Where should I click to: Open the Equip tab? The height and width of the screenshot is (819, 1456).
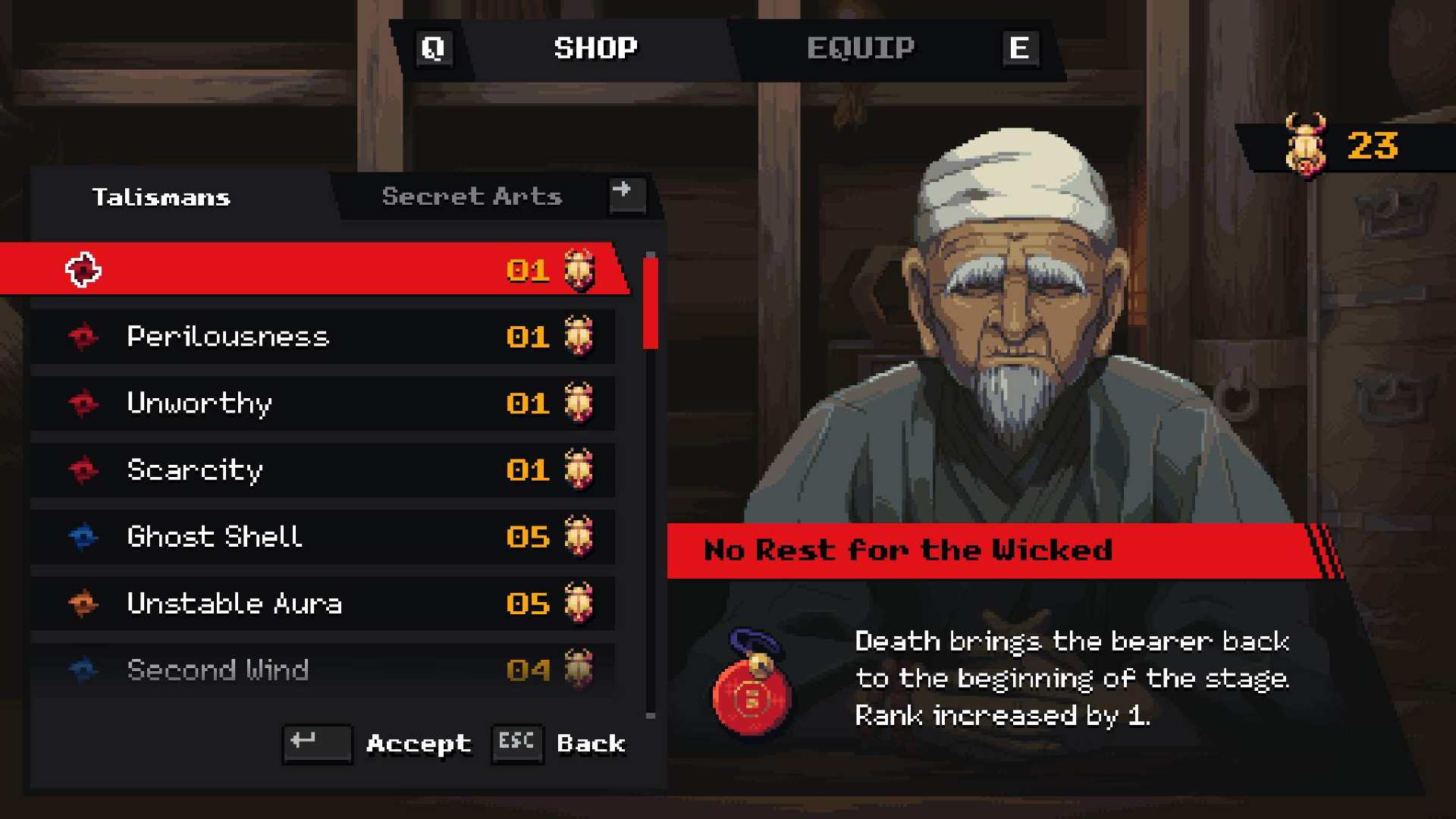[860, 49]
